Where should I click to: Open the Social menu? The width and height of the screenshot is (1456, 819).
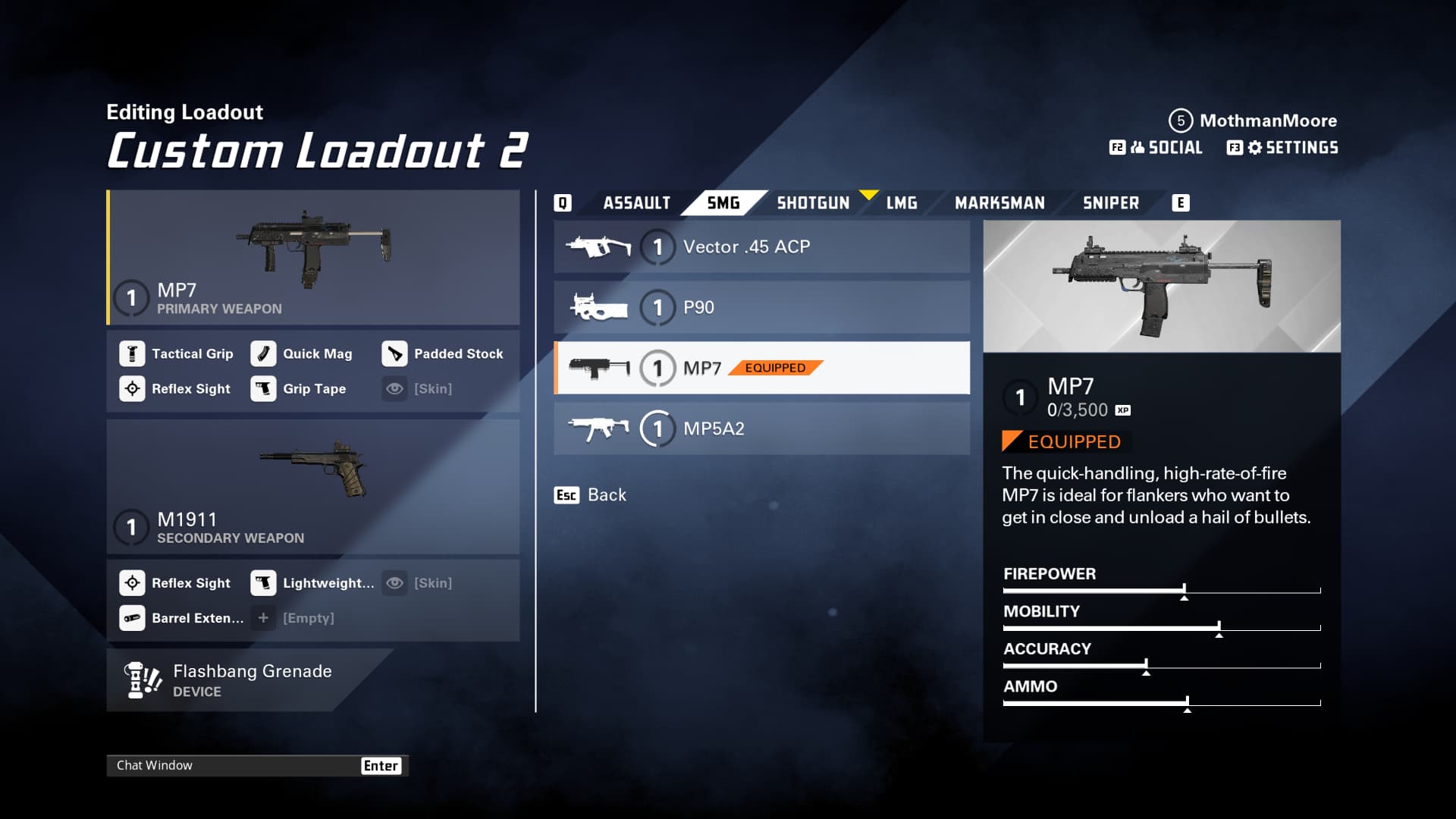[x=1156, y=148]
